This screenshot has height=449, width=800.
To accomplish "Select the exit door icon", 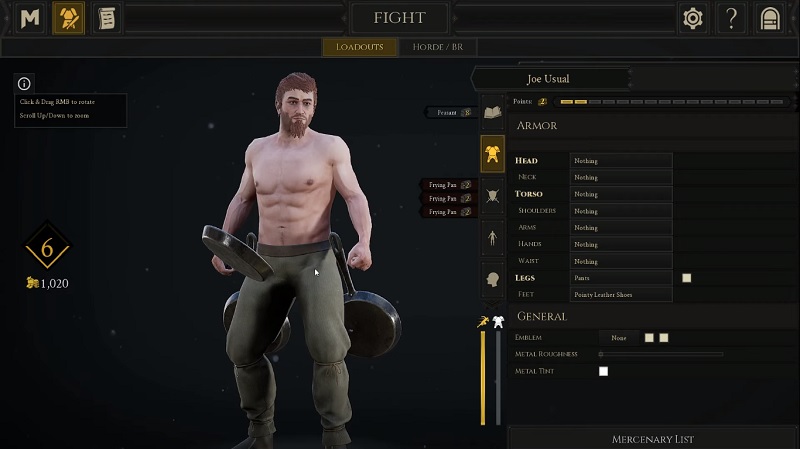I will (769, 18).
